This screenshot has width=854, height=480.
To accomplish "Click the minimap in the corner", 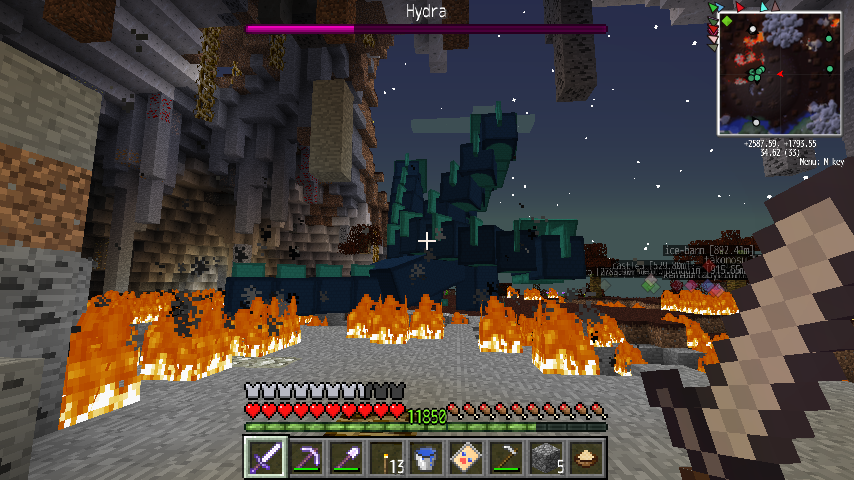I will (x=777, y=75).
